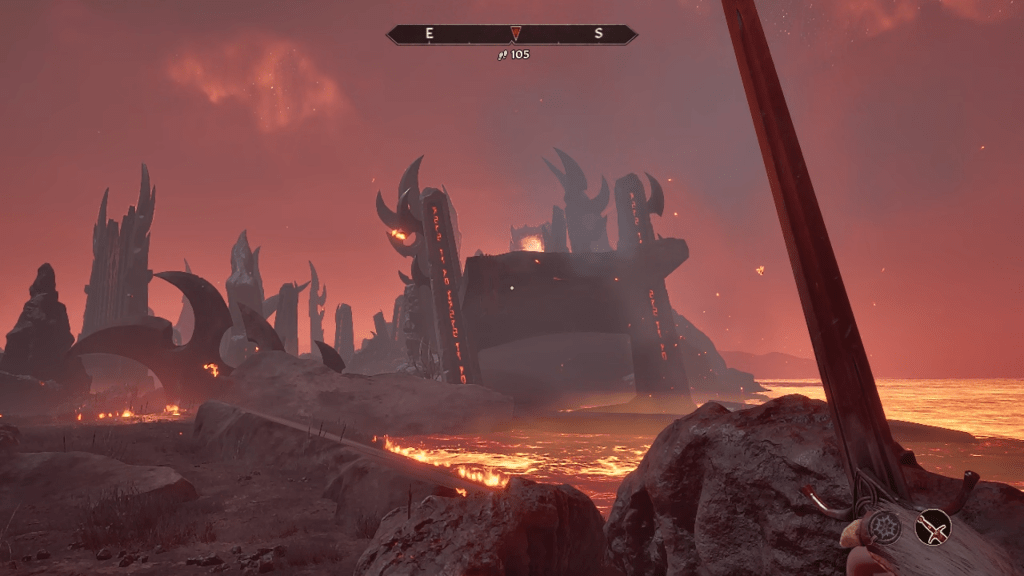The image size is (1024, 576).
Task: Select the sword weapon icon
Action: pyautogui.click(x=933, y=526)
